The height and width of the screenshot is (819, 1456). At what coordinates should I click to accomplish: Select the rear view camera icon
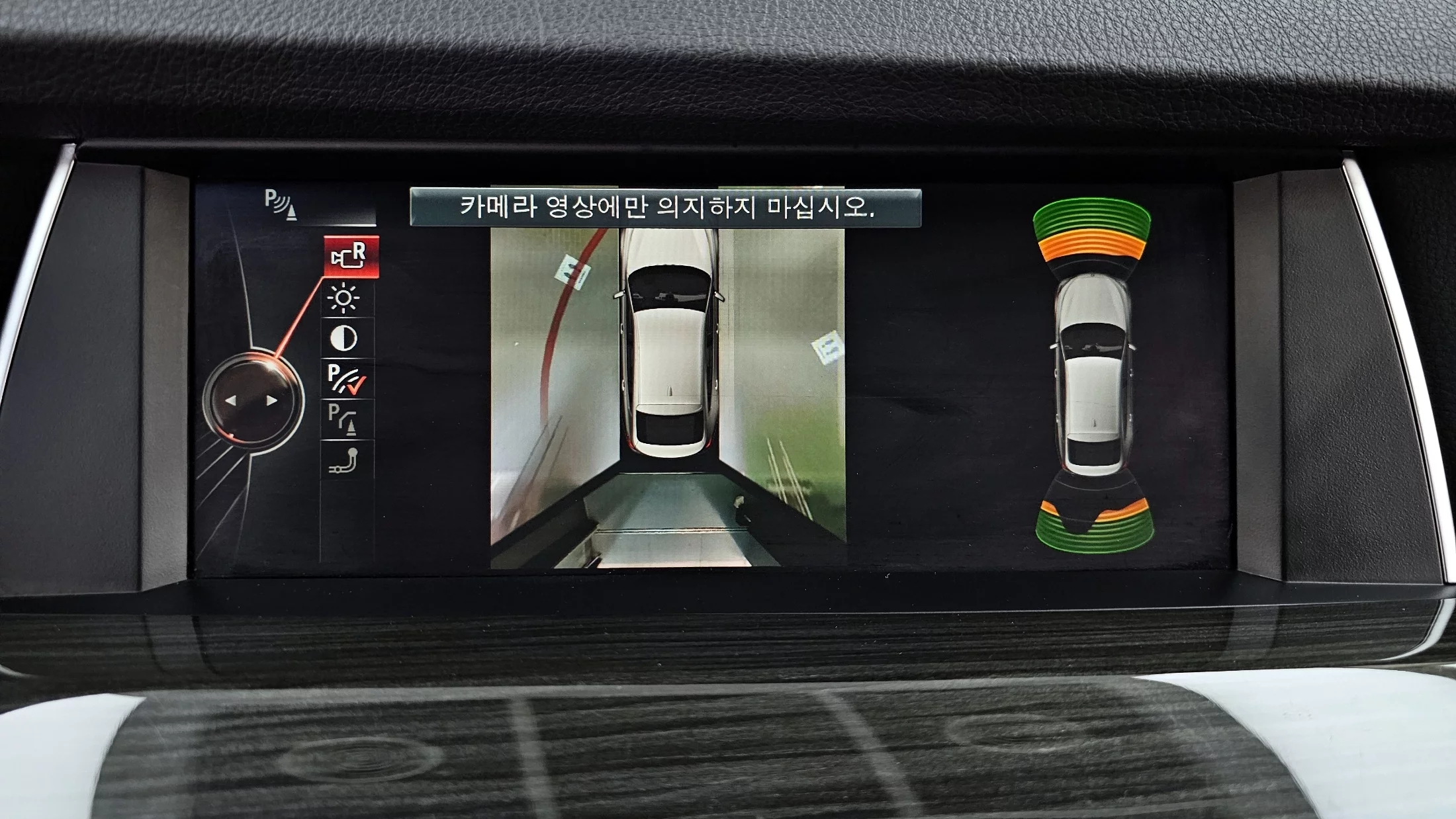tap(350, 257)
